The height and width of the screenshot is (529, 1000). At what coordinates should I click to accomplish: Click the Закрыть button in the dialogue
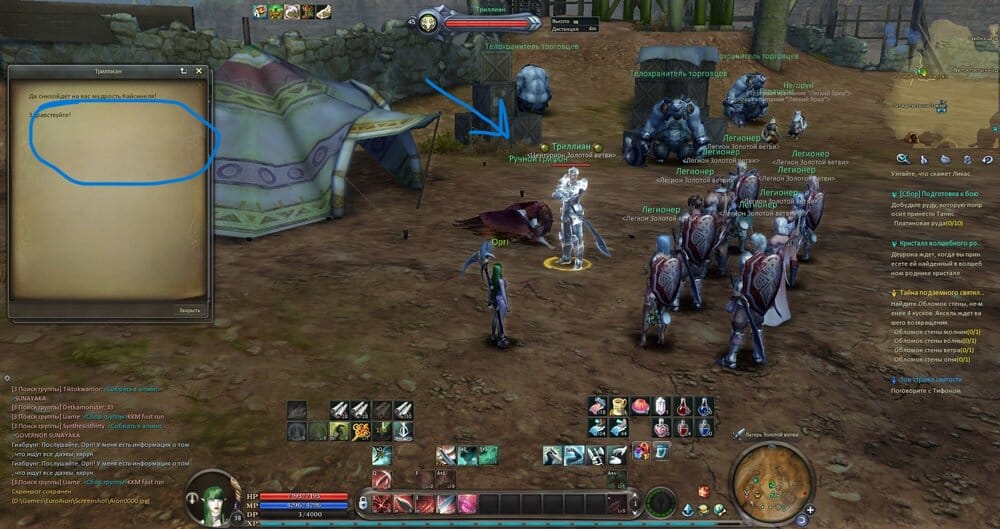tap(189, 310)
